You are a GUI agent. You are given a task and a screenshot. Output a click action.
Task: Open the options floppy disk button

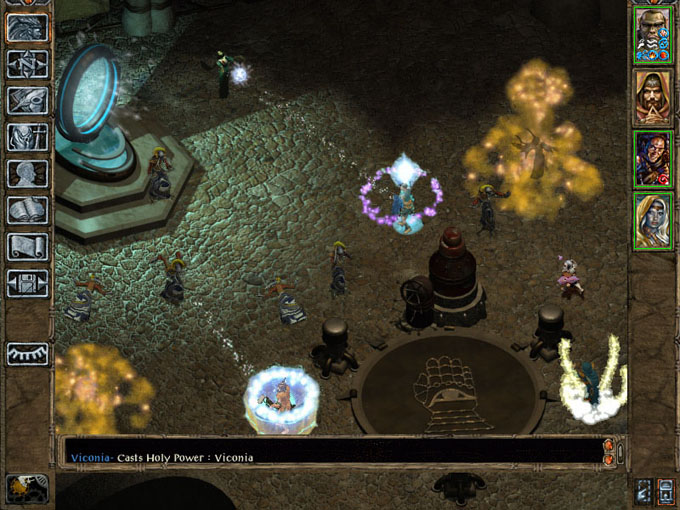click(x=28, y=281)
